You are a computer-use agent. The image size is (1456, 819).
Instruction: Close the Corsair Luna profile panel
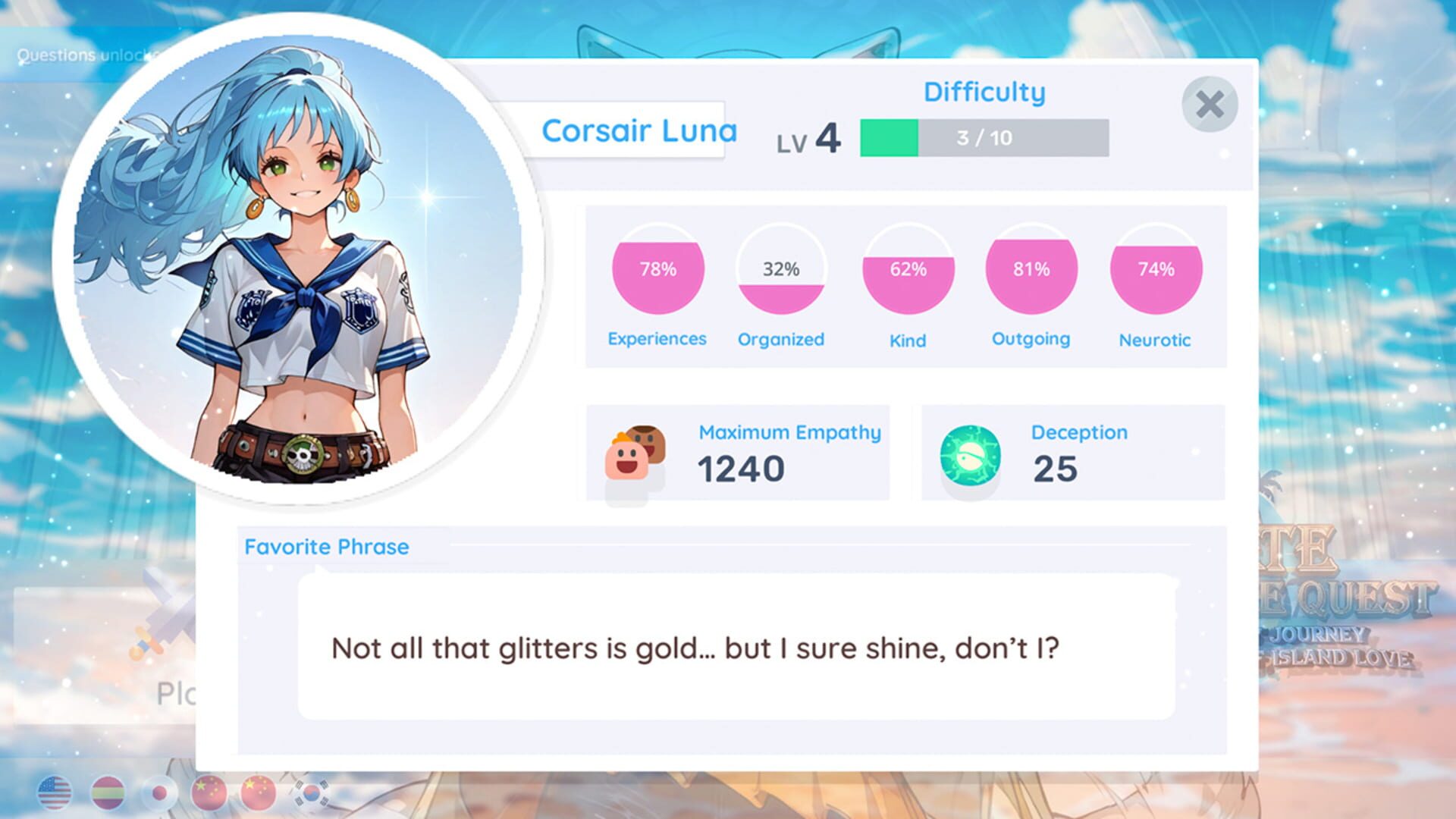tap(1210, 105)
